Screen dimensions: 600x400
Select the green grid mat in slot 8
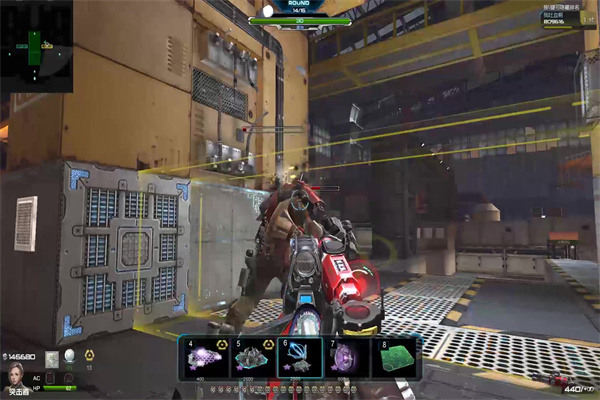(x=394, y=357)
